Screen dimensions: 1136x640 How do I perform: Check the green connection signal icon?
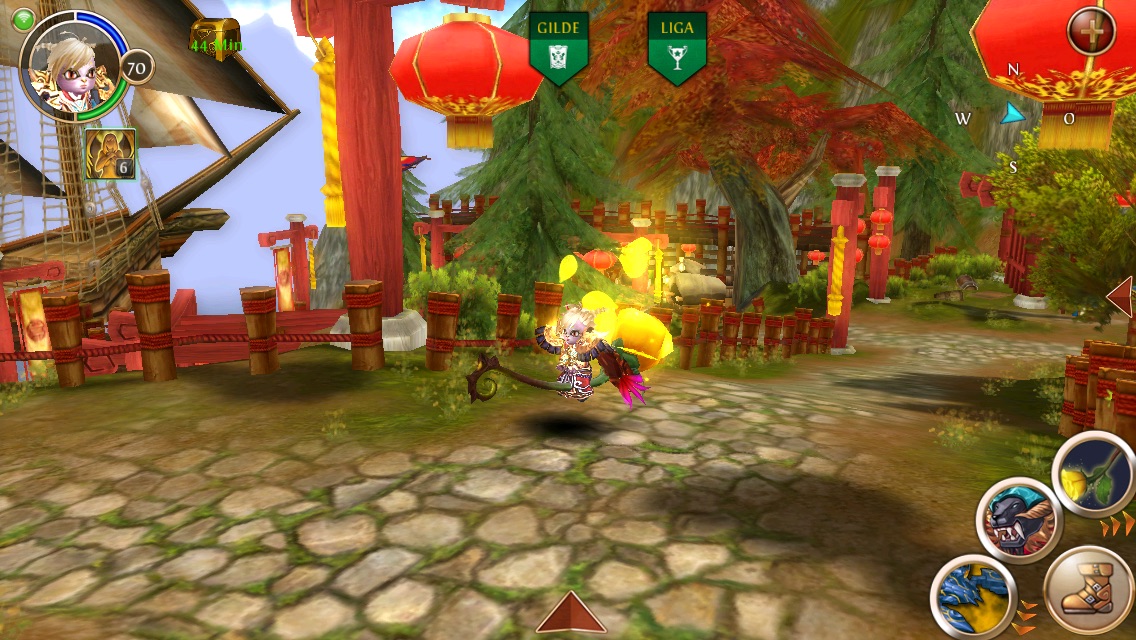(x=23, y=19)
